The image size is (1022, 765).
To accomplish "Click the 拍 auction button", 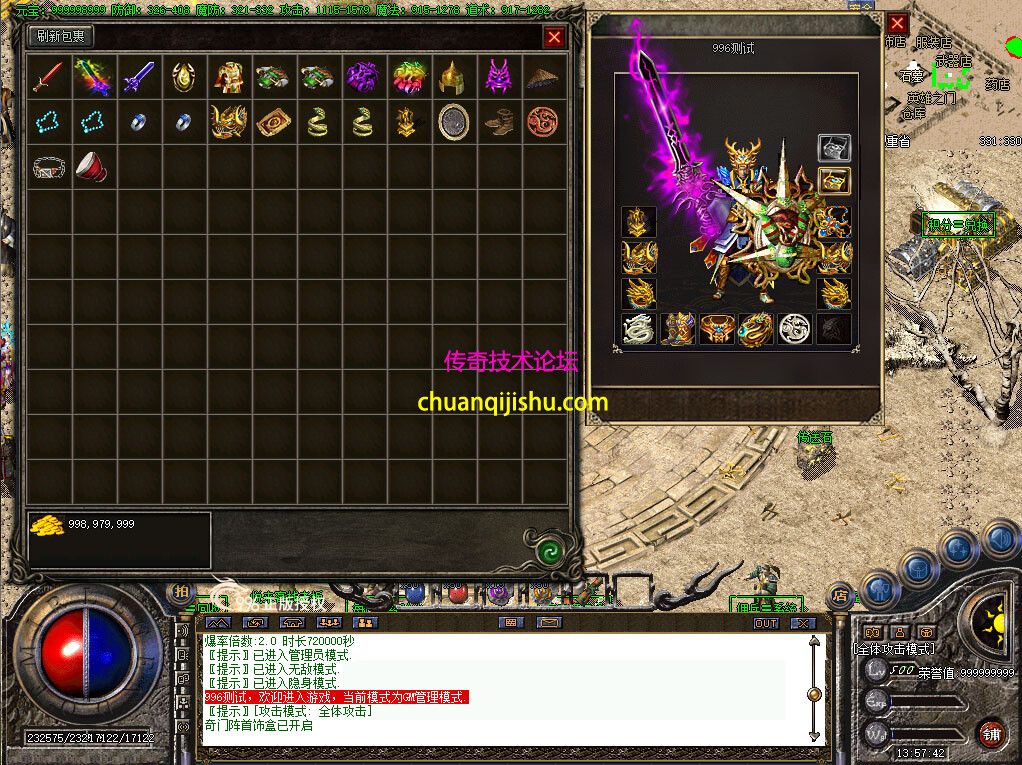I will (181, 593).
